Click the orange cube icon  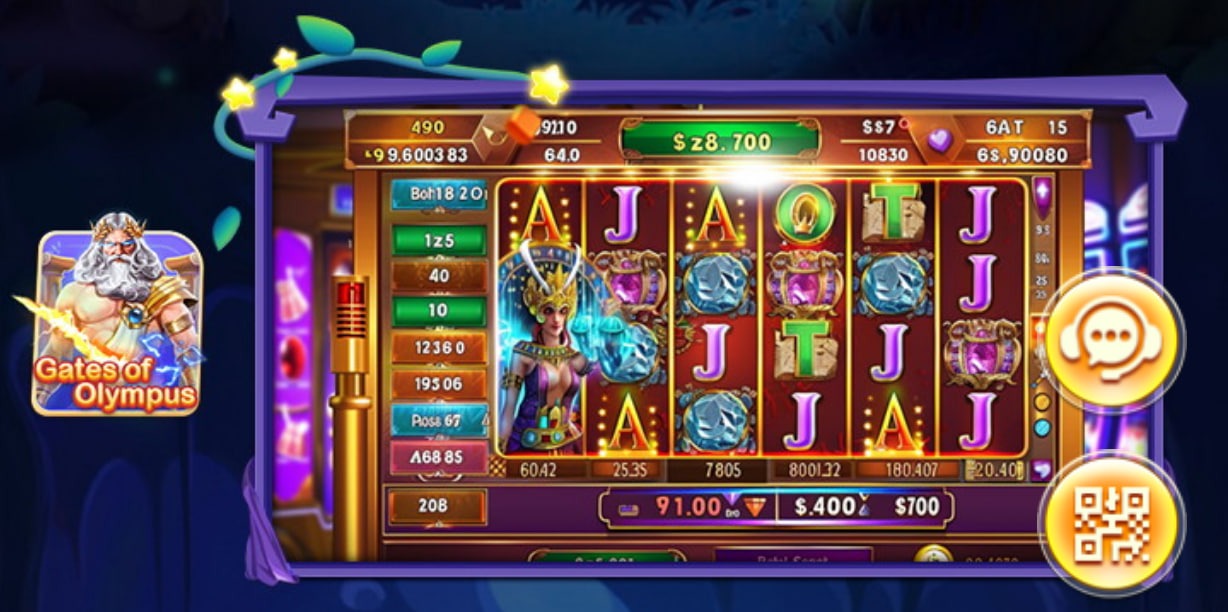click(521, 127)
